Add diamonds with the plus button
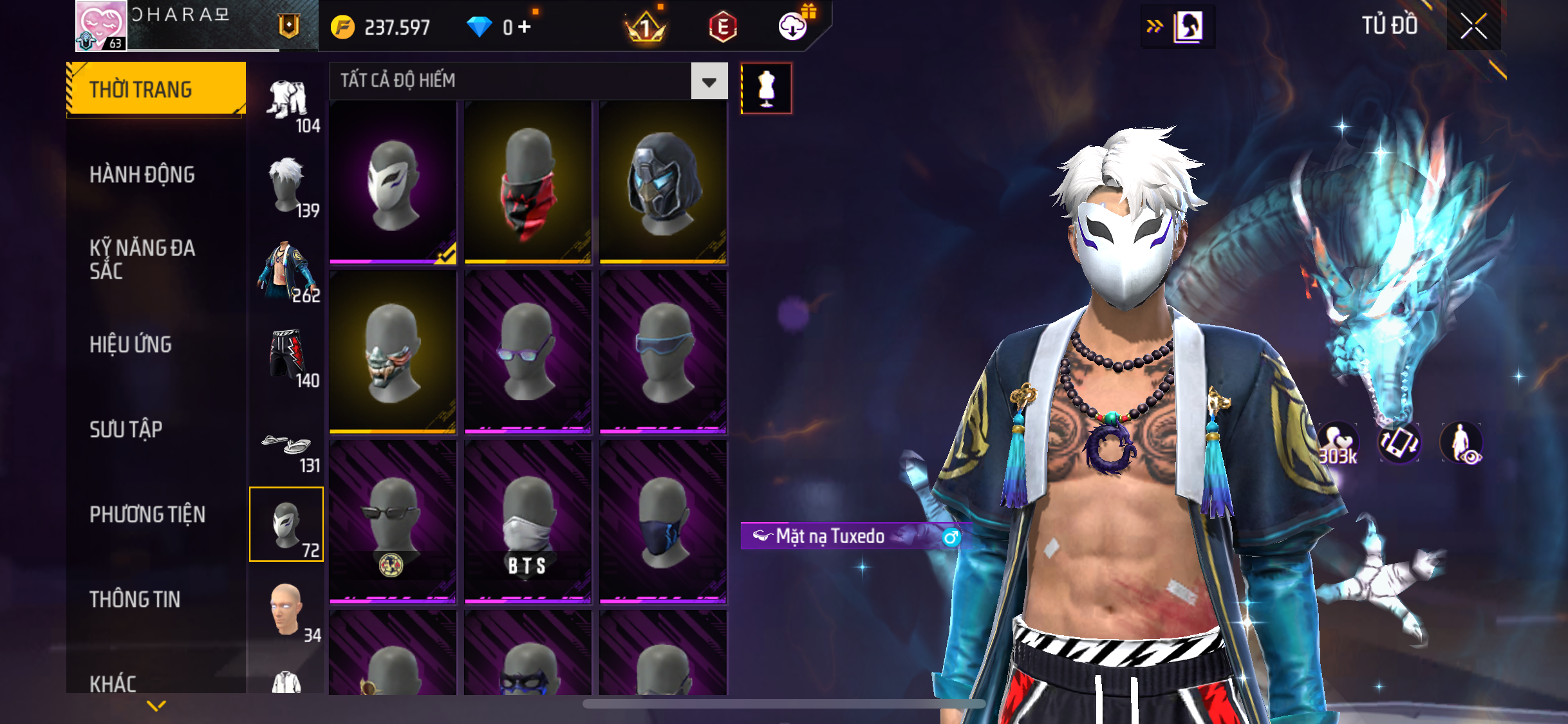The image size is (1568, 724). [x=525, y=27]
